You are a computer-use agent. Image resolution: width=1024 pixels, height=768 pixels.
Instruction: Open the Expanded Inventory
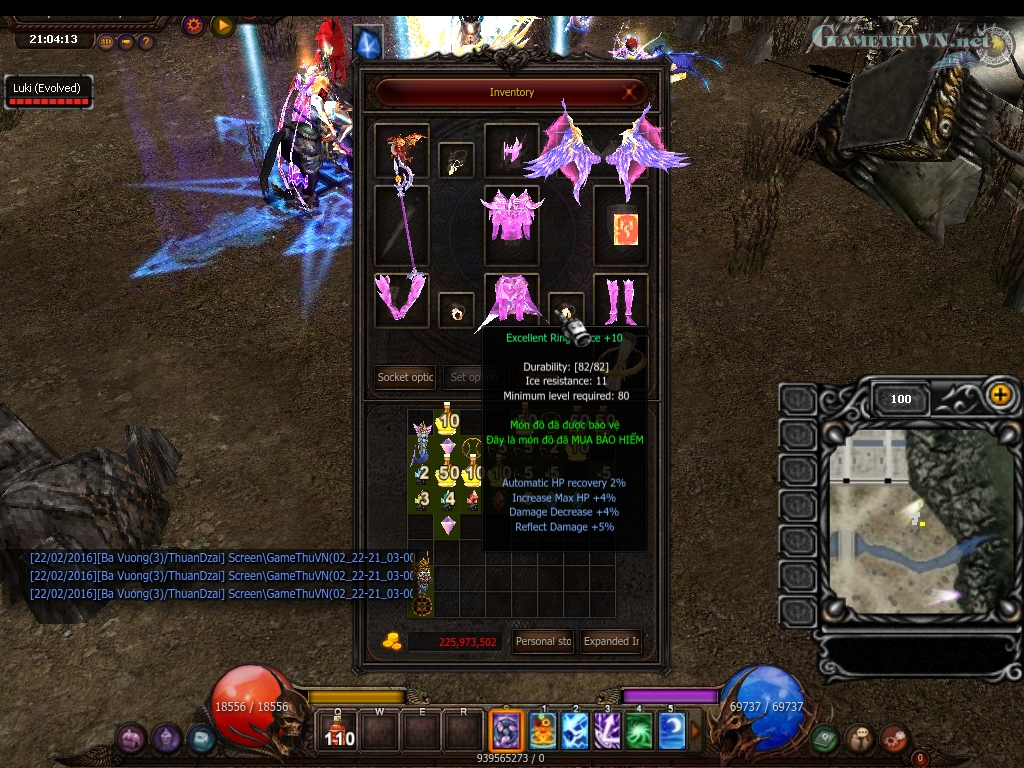(612, 641)
